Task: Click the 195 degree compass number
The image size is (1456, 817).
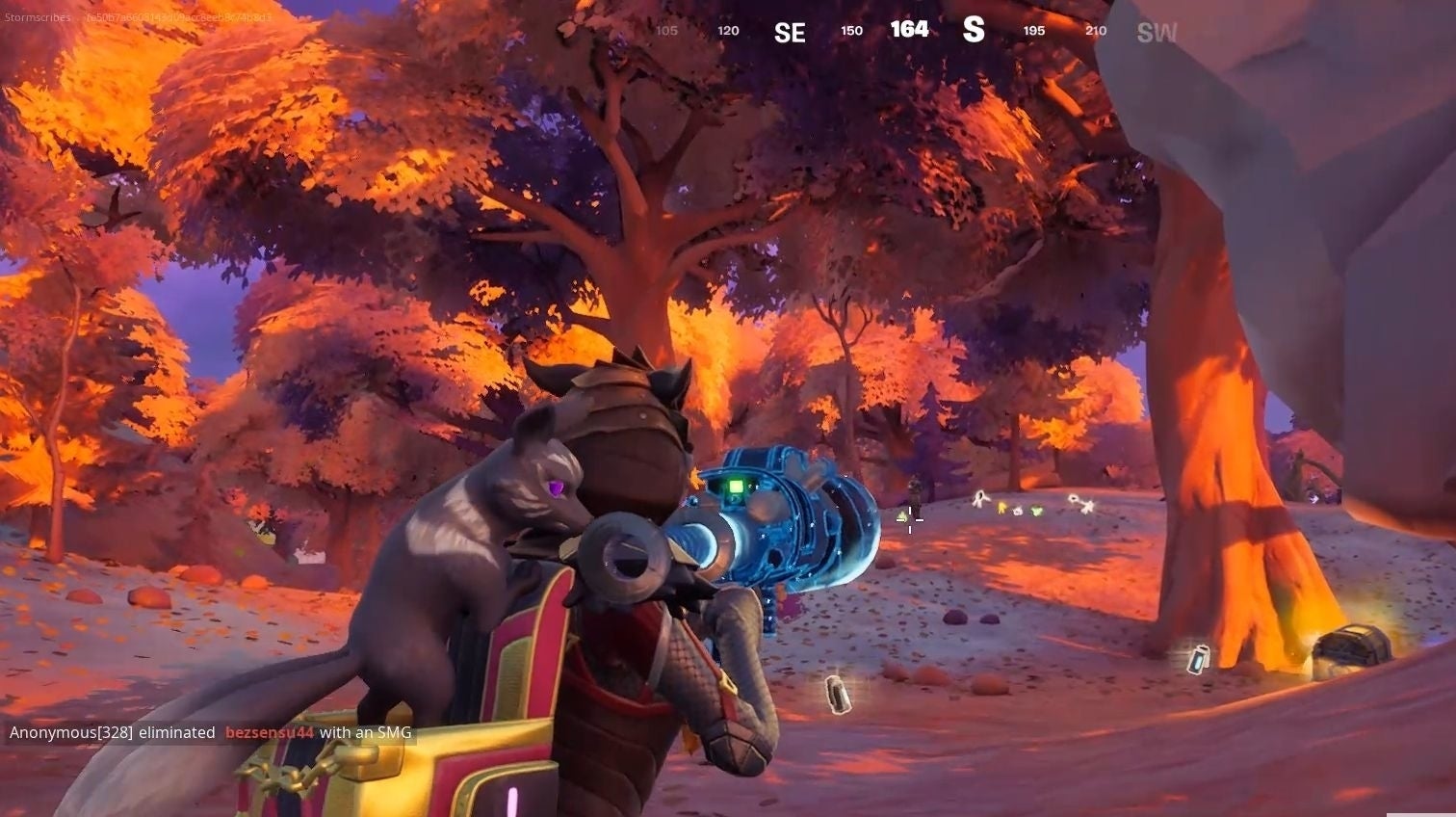Action: click(1033, 30)
